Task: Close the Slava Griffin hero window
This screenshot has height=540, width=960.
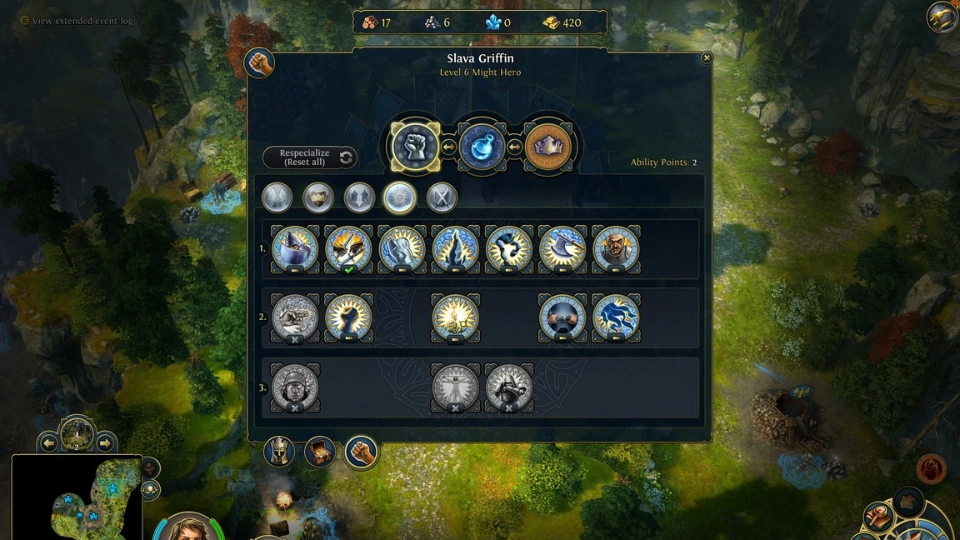Action: coord(706,58)
